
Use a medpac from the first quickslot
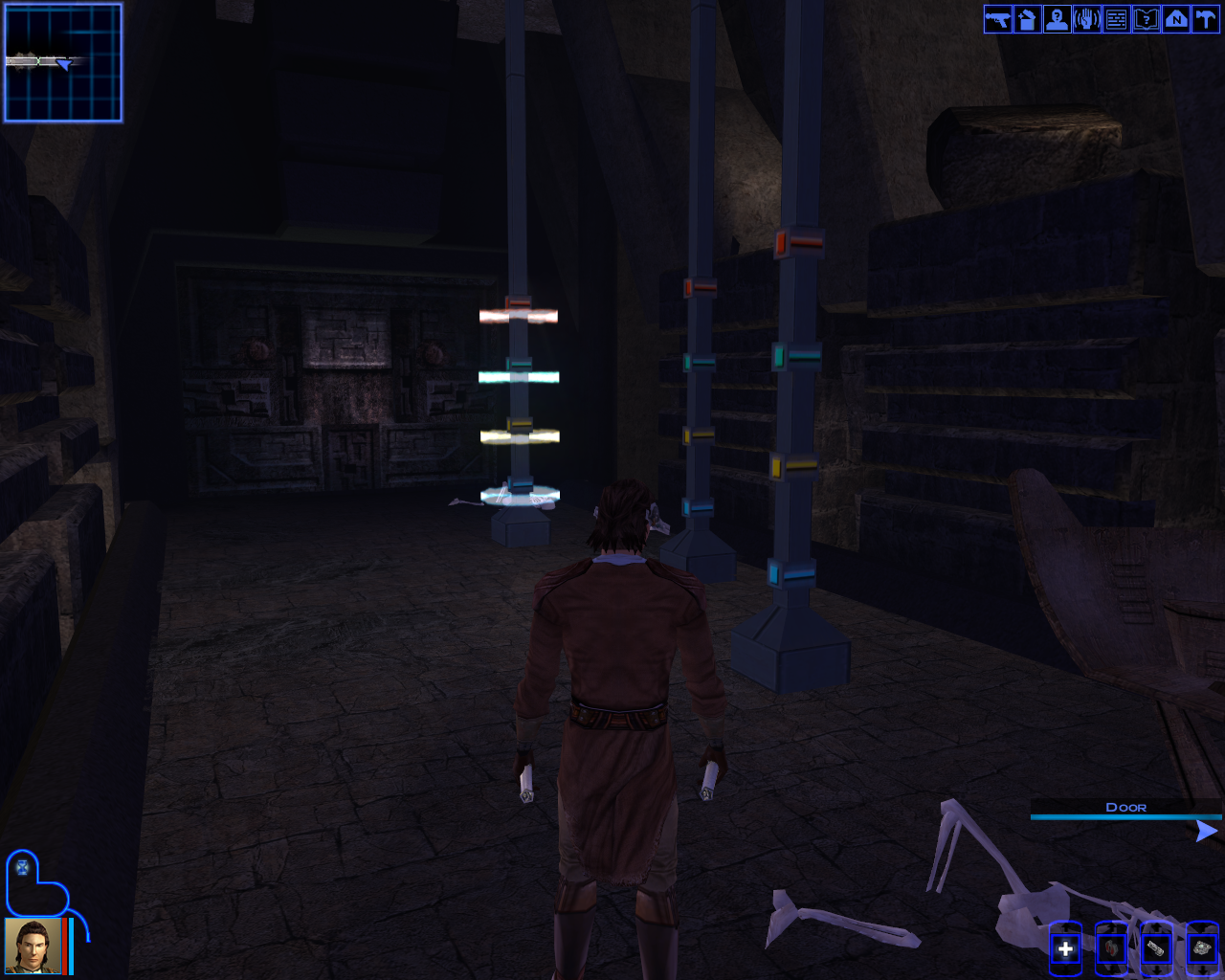coord(1065,948)
